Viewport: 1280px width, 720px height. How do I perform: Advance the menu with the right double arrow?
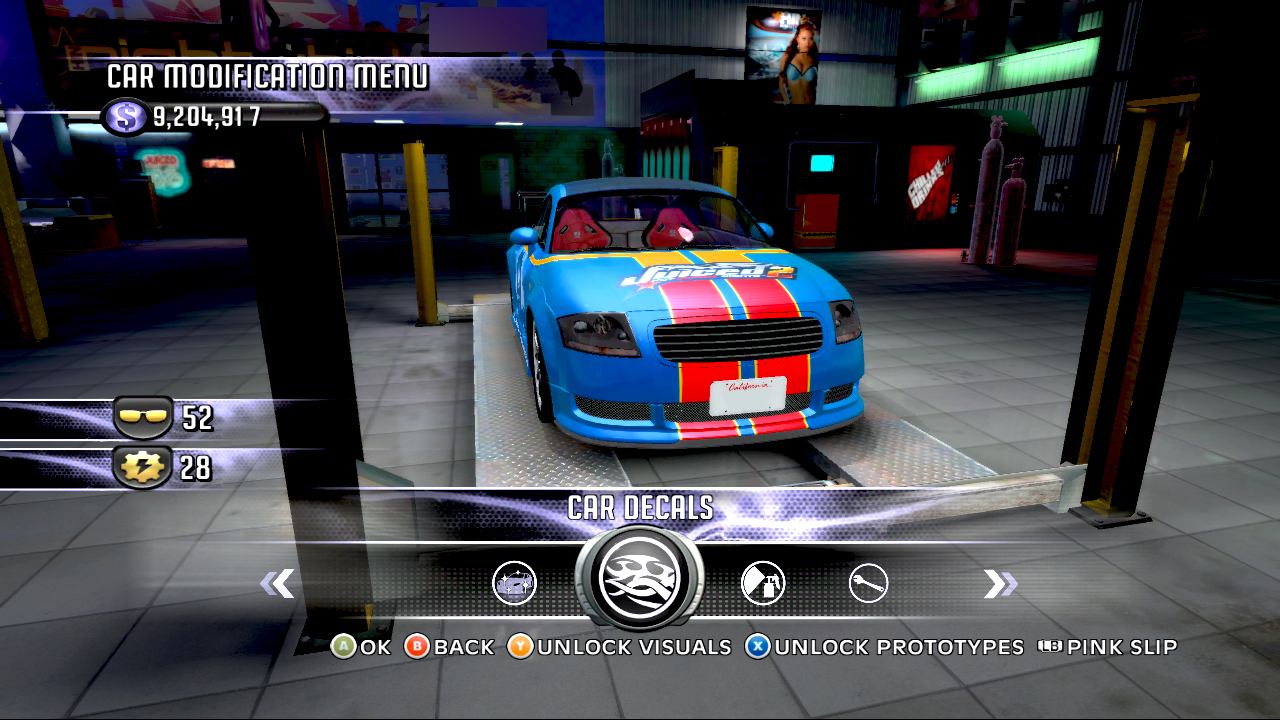[999, 584]
